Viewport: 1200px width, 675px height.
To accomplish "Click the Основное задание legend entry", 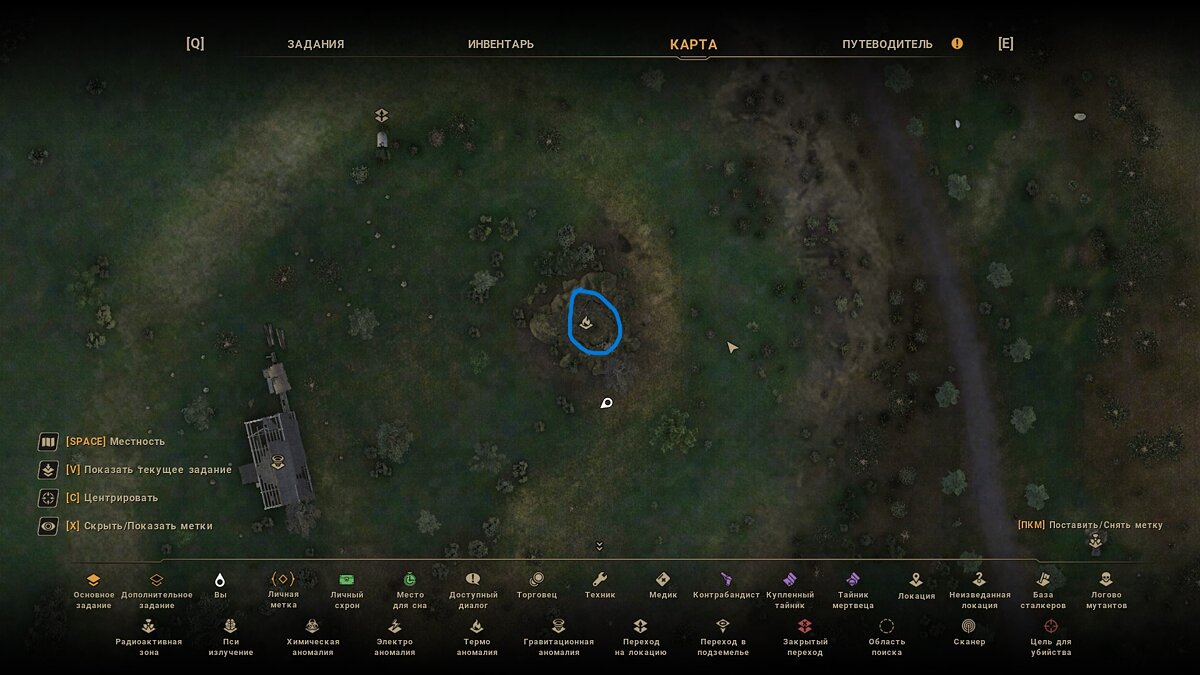I will point(93,579).
